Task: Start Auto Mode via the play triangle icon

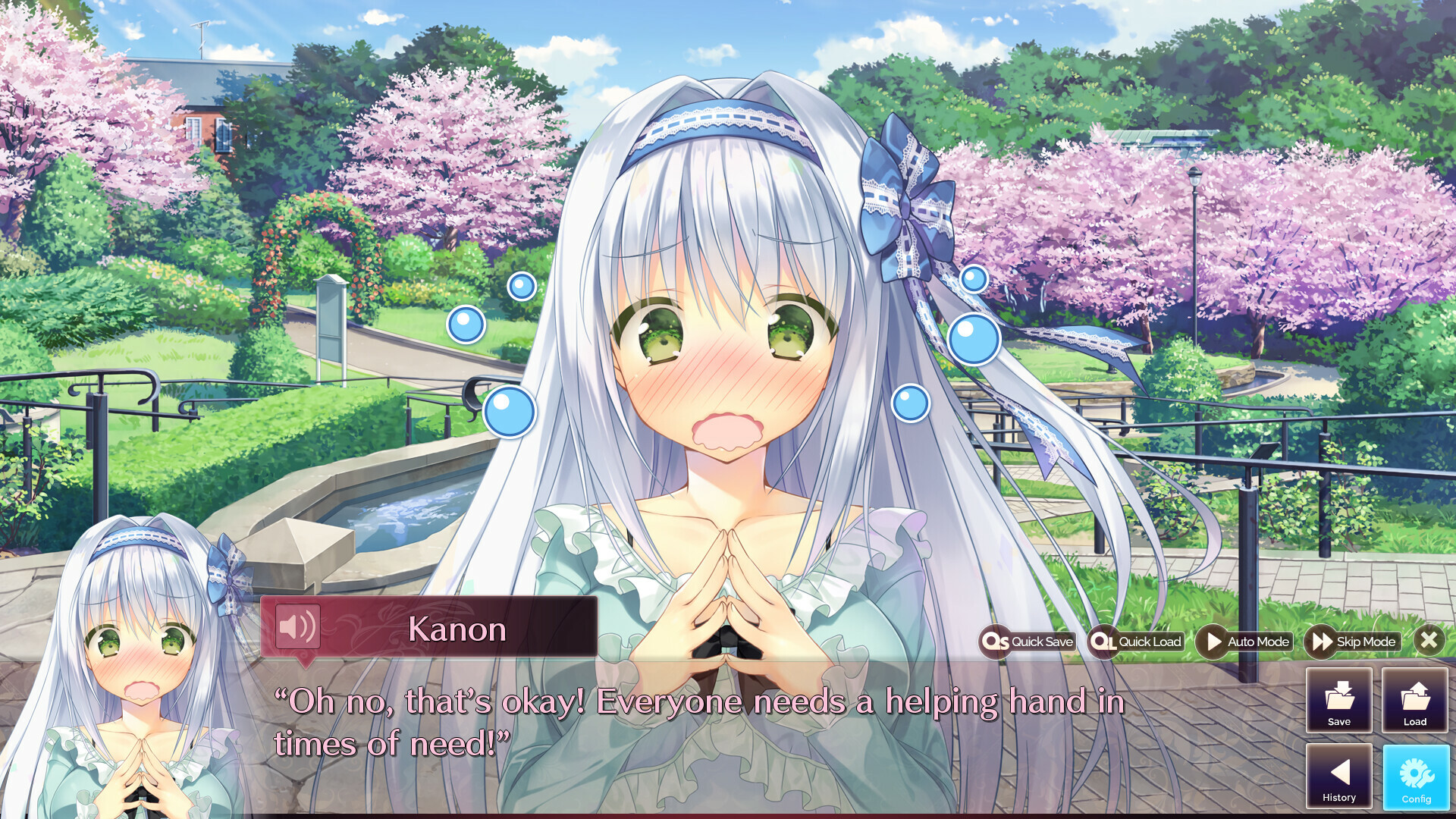Action: (x=1213, y=641)
